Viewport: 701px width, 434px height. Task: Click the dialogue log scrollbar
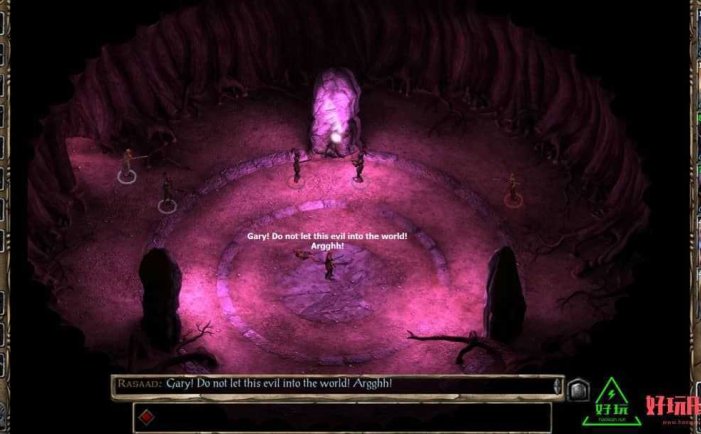coord(559,385)
